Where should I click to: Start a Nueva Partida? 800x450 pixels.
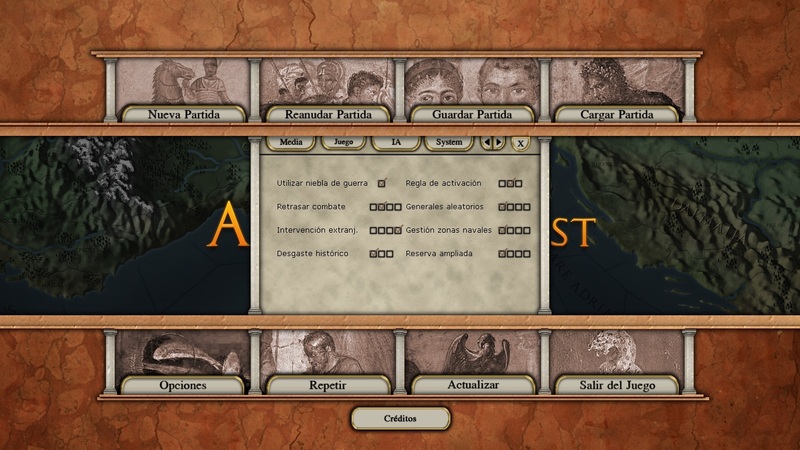(x=183, y=114)
